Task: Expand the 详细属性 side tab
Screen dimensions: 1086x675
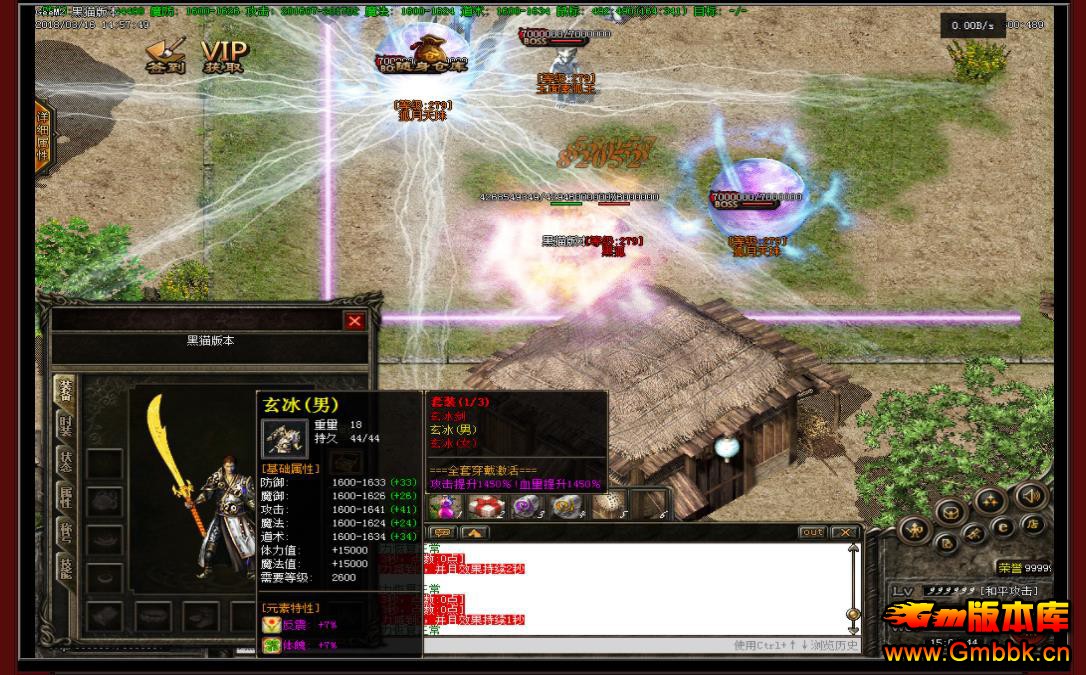Action: (43, 130)
